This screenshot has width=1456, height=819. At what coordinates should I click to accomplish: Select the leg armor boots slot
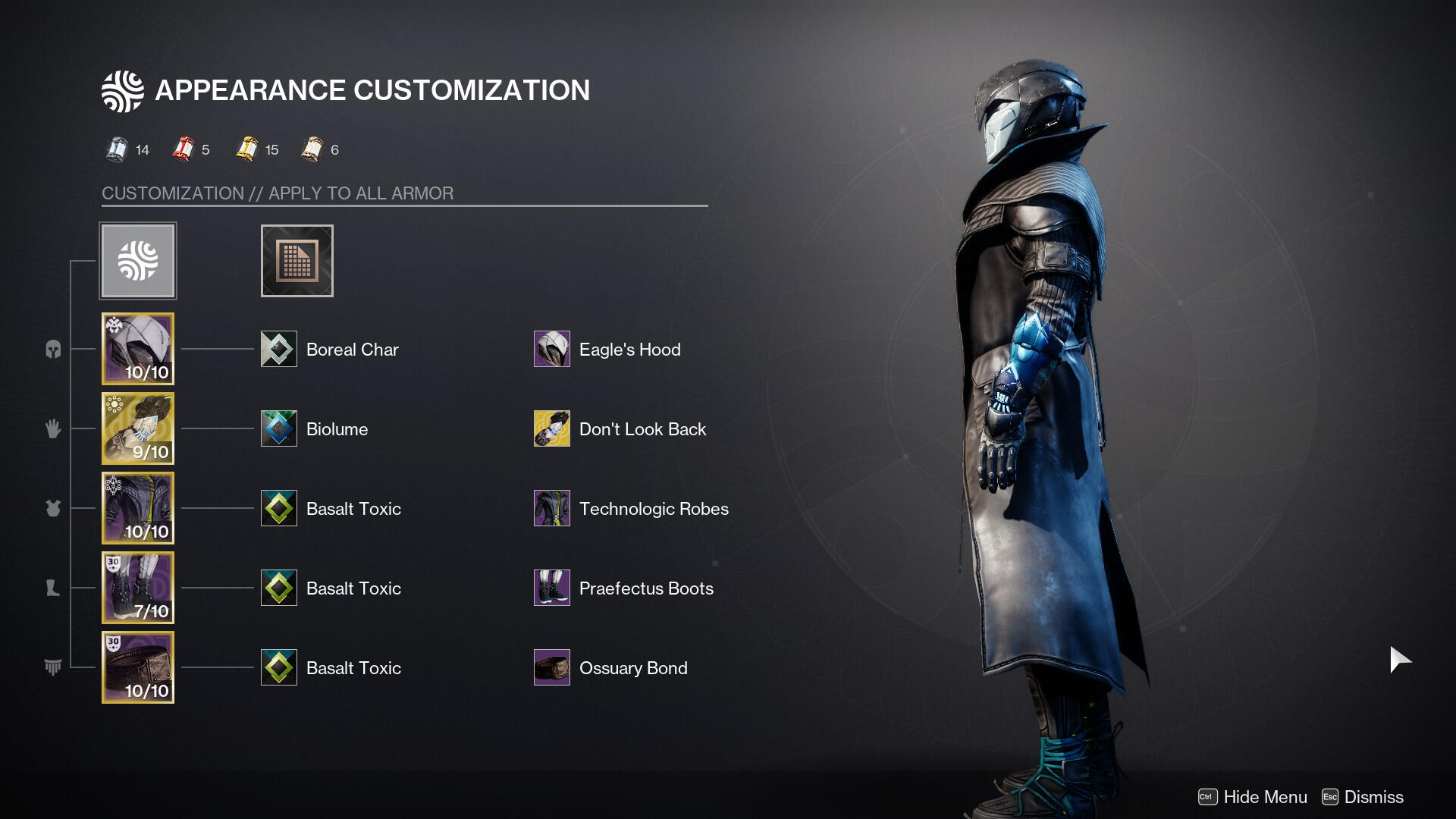point(138,588)
